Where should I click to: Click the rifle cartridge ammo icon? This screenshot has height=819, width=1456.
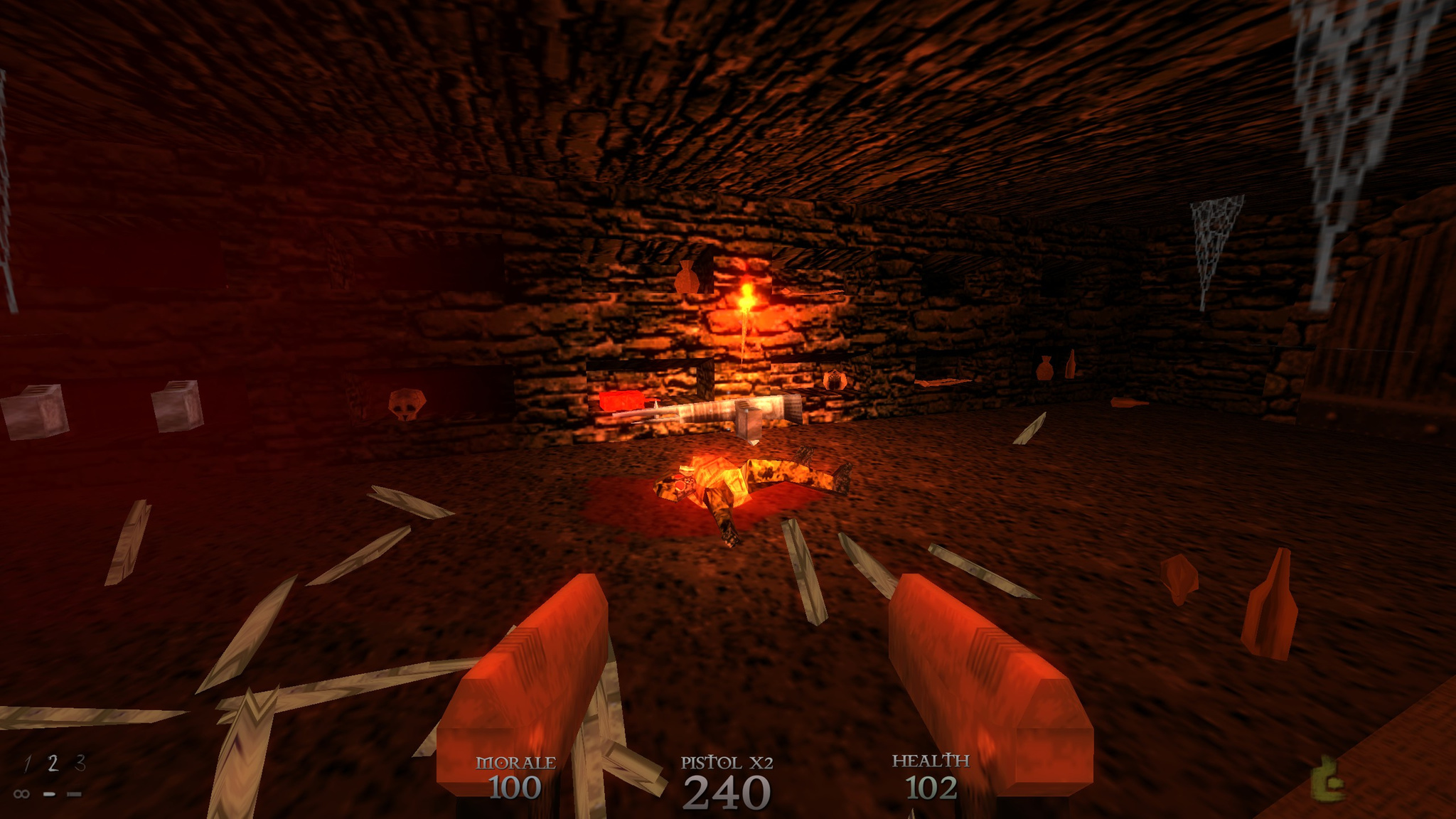point(74,796)
